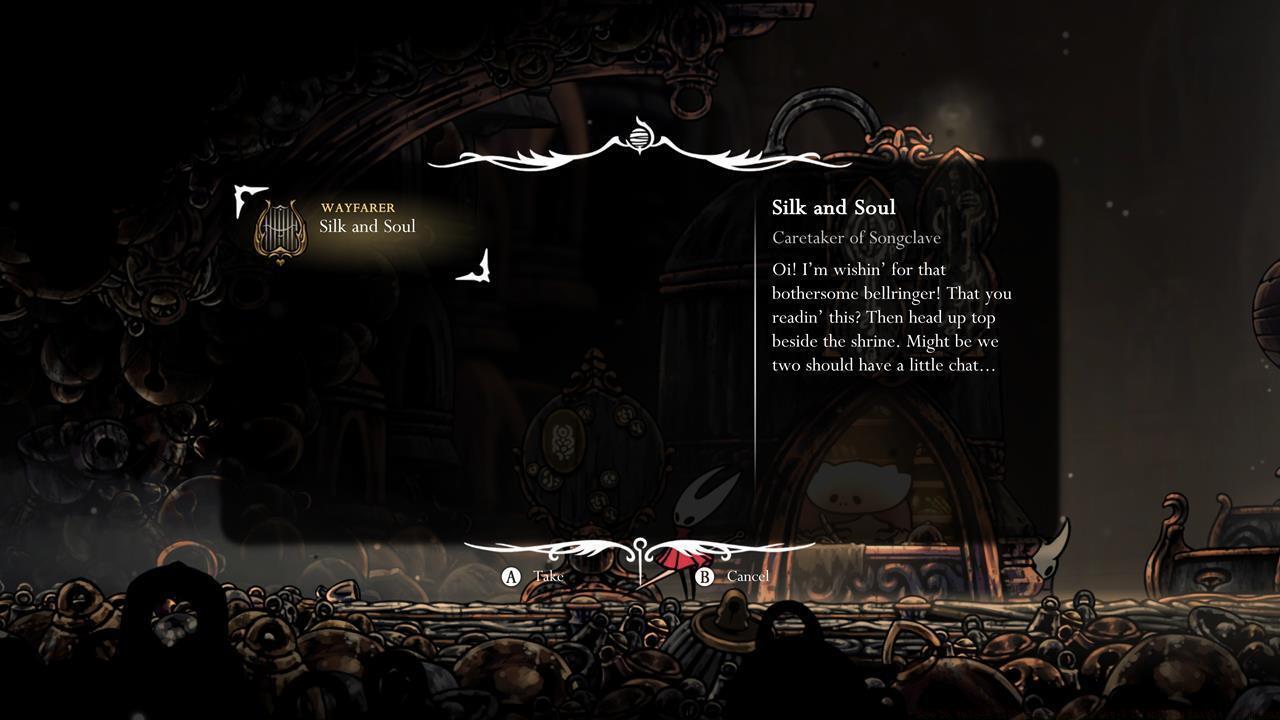Click the hanging oval pendant in the background
The image size is (1280, 720).
click(566, 440)
